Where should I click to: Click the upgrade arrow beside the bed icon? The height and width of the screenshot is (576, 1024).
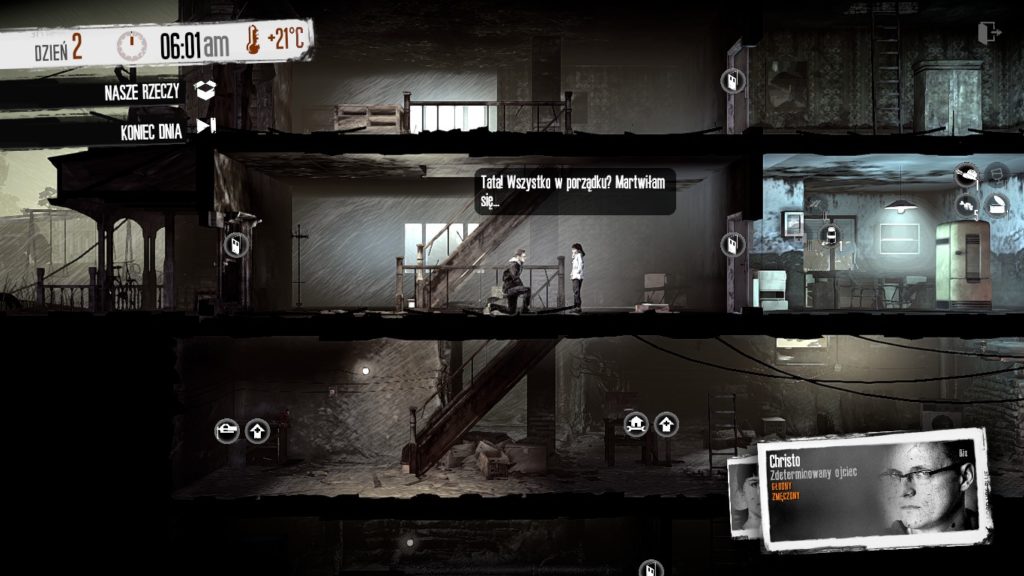tap(257, 431)
